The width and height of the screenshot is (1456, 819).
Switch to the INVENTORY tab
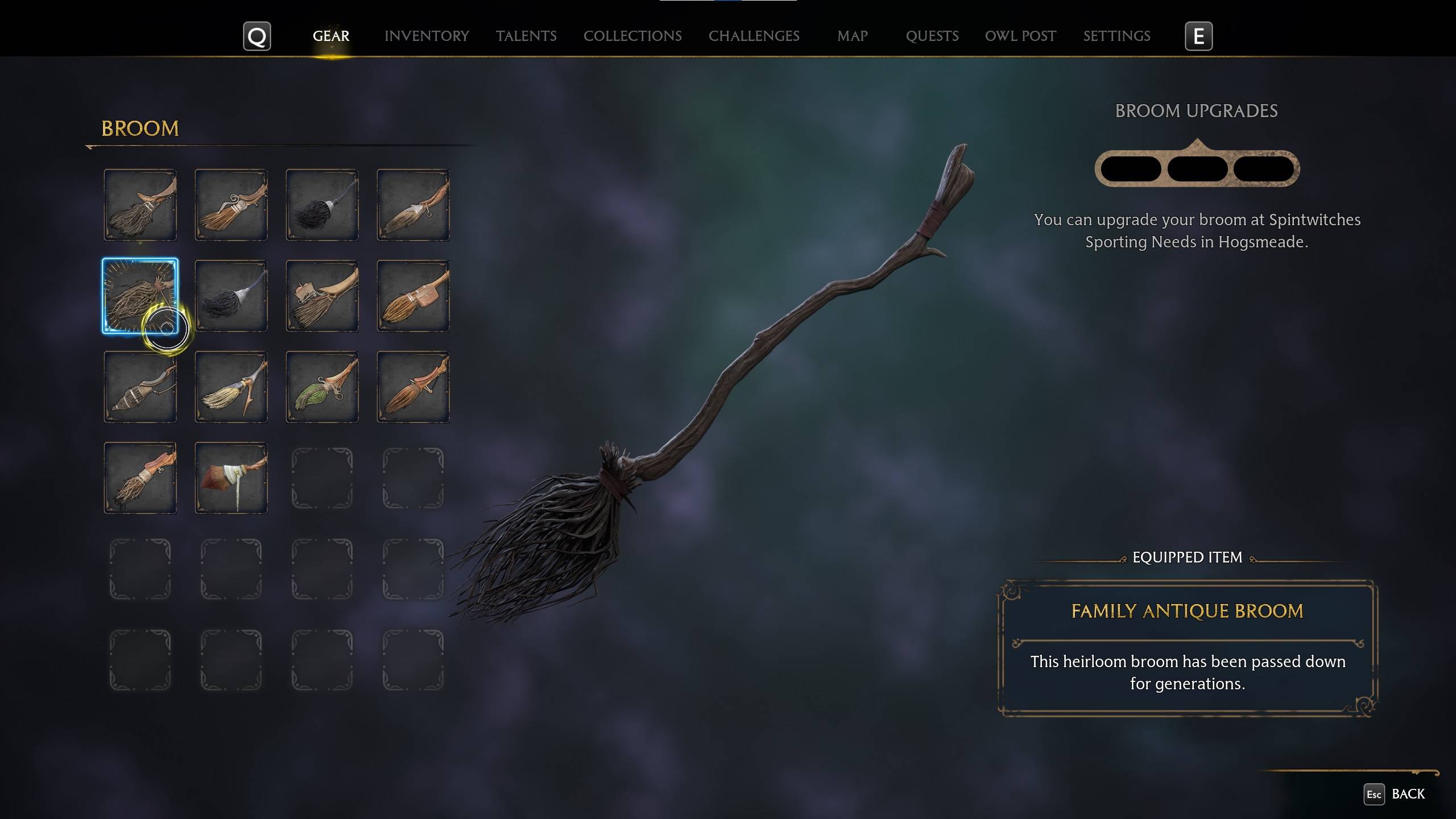(x=427, y=36)
